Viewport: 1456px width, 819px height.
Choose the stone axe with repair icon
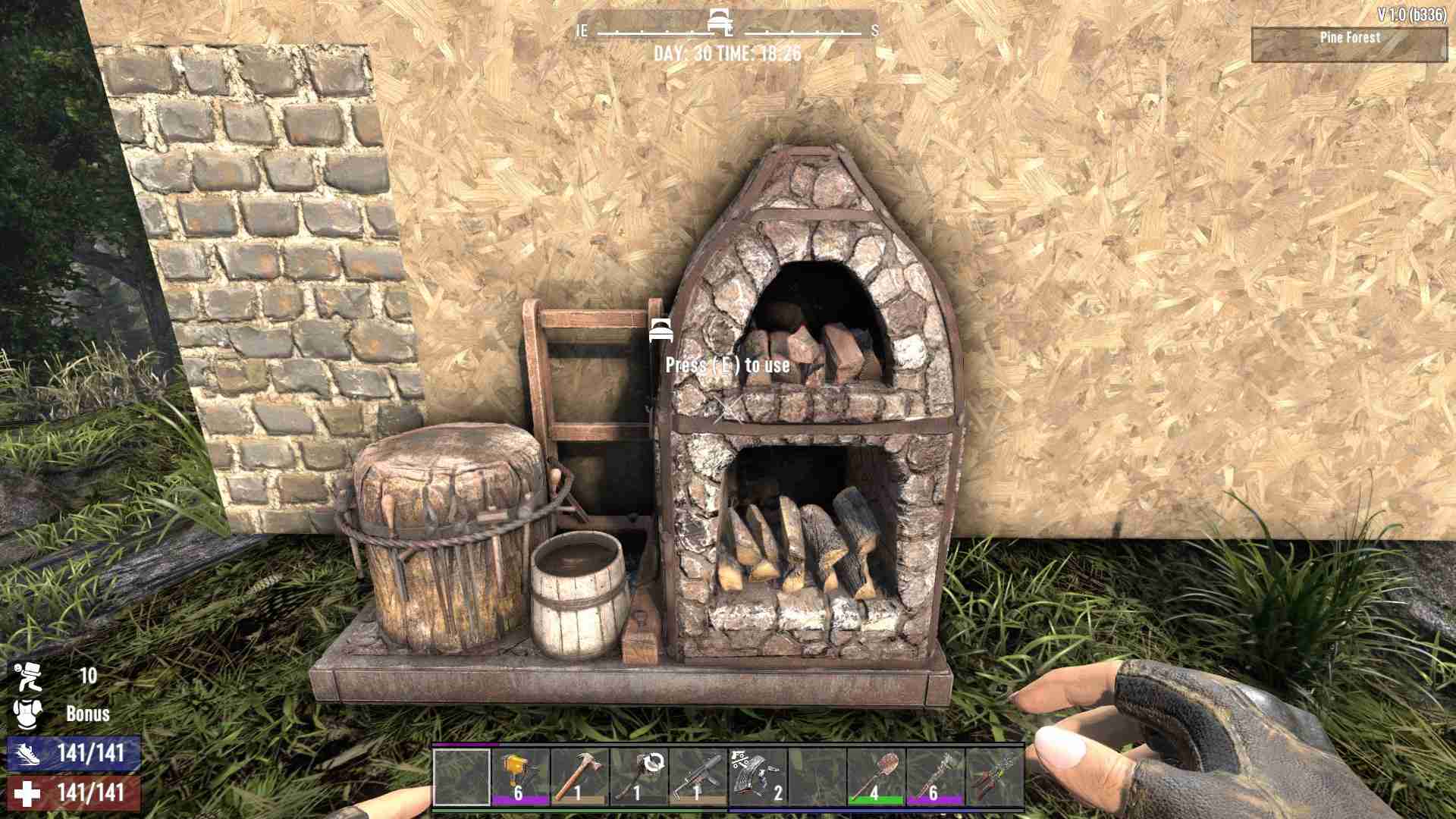click(x=639, y=777)
